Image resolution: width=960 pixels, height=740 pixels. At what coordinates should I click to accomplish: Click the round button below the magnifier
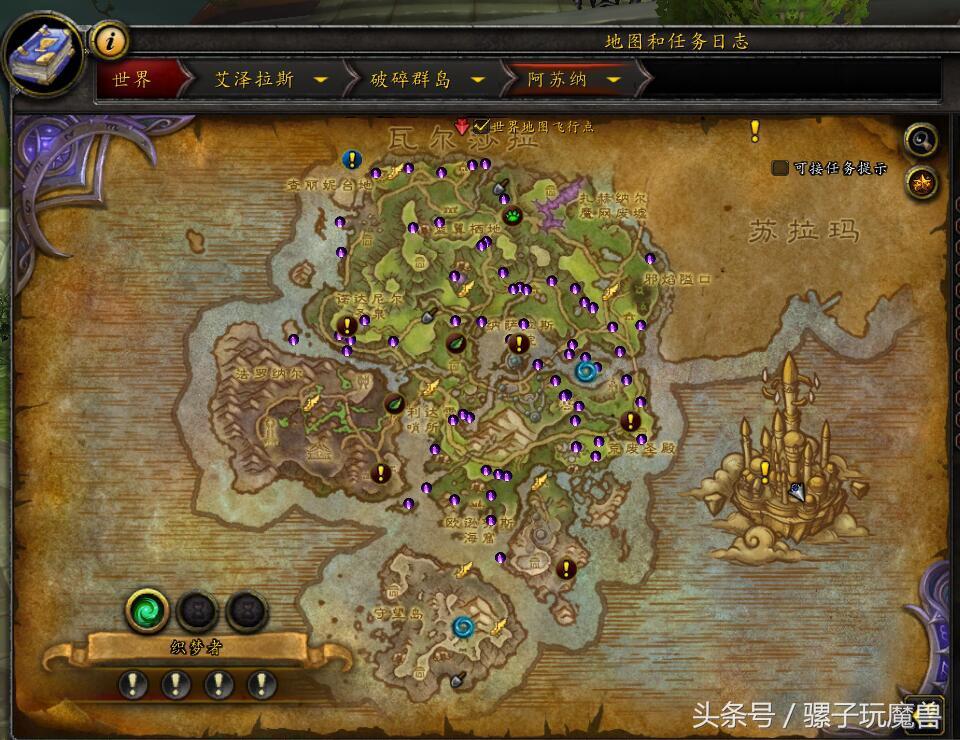(920, 182)
